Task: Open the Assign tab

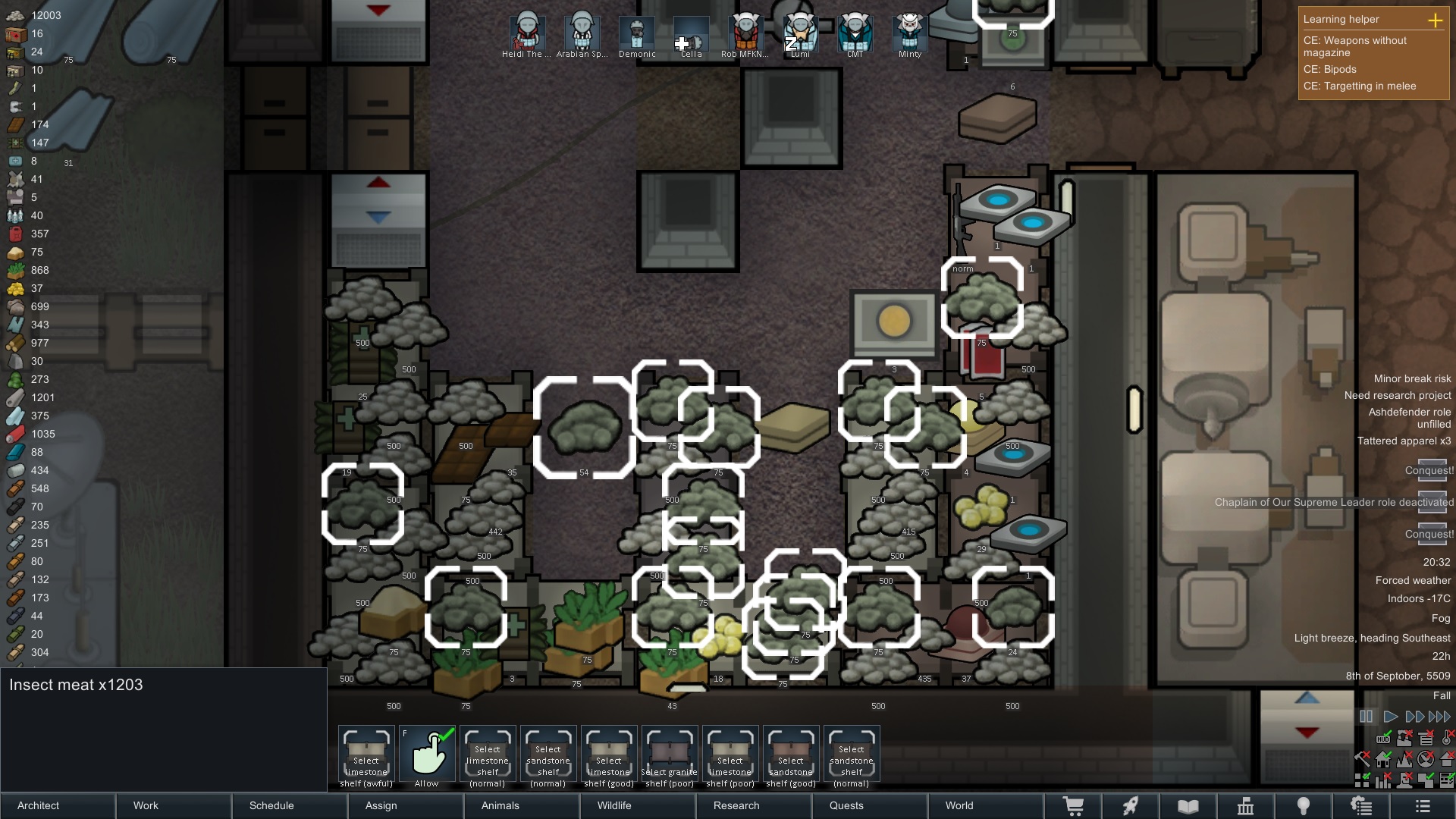Action: [381, 805]
